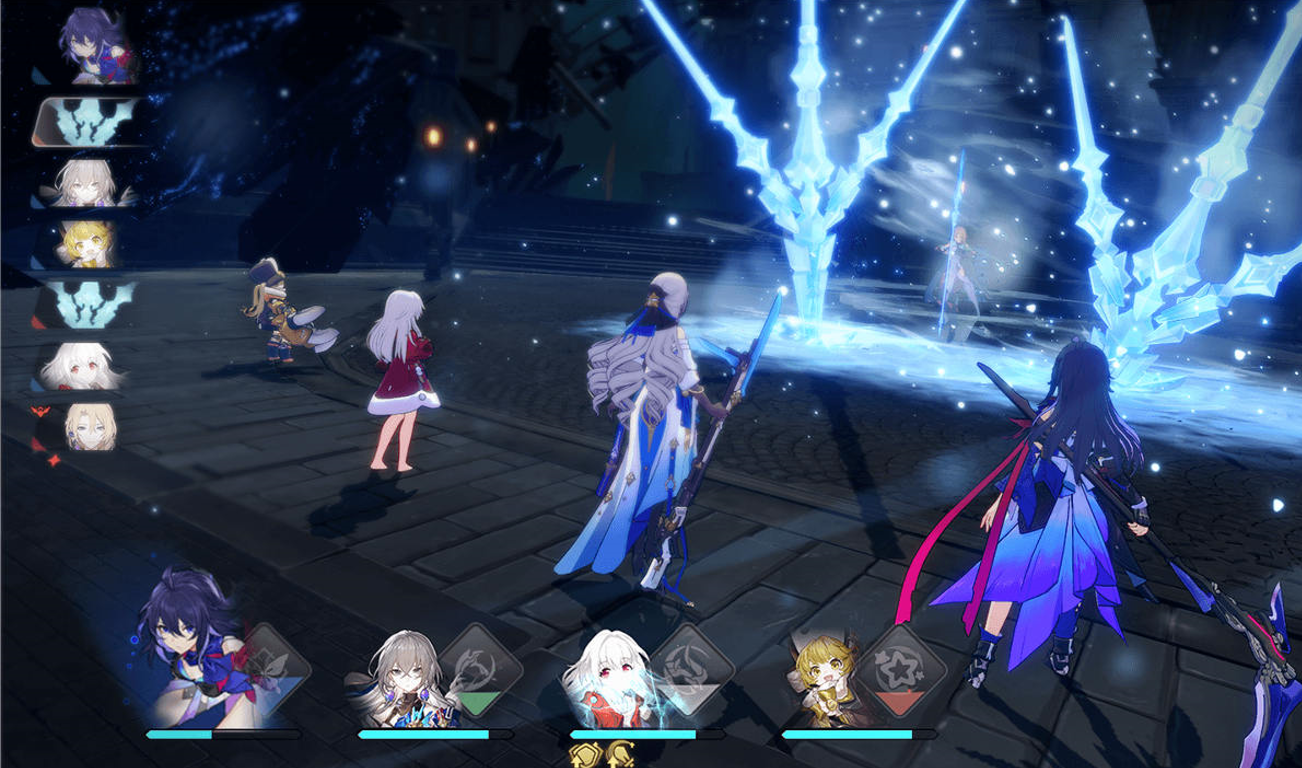Activate Clara's ultimate diamond icon
This screenshot has width=1302, height=768.
click(x=695, y=670)
